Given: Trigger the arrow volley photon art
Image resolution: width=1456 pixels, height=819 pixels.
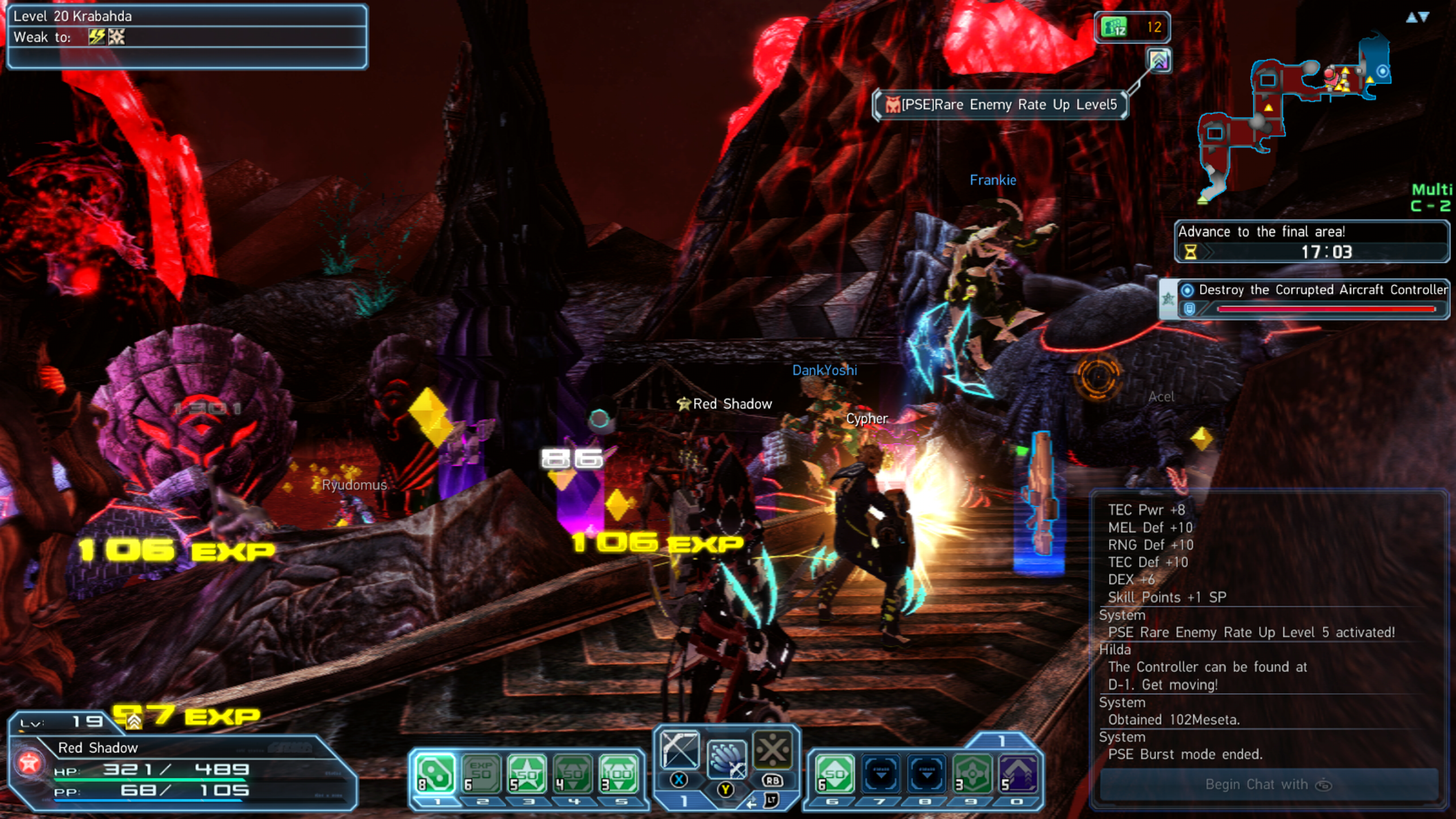Looking at the screenshot, I should pos(726,758).
